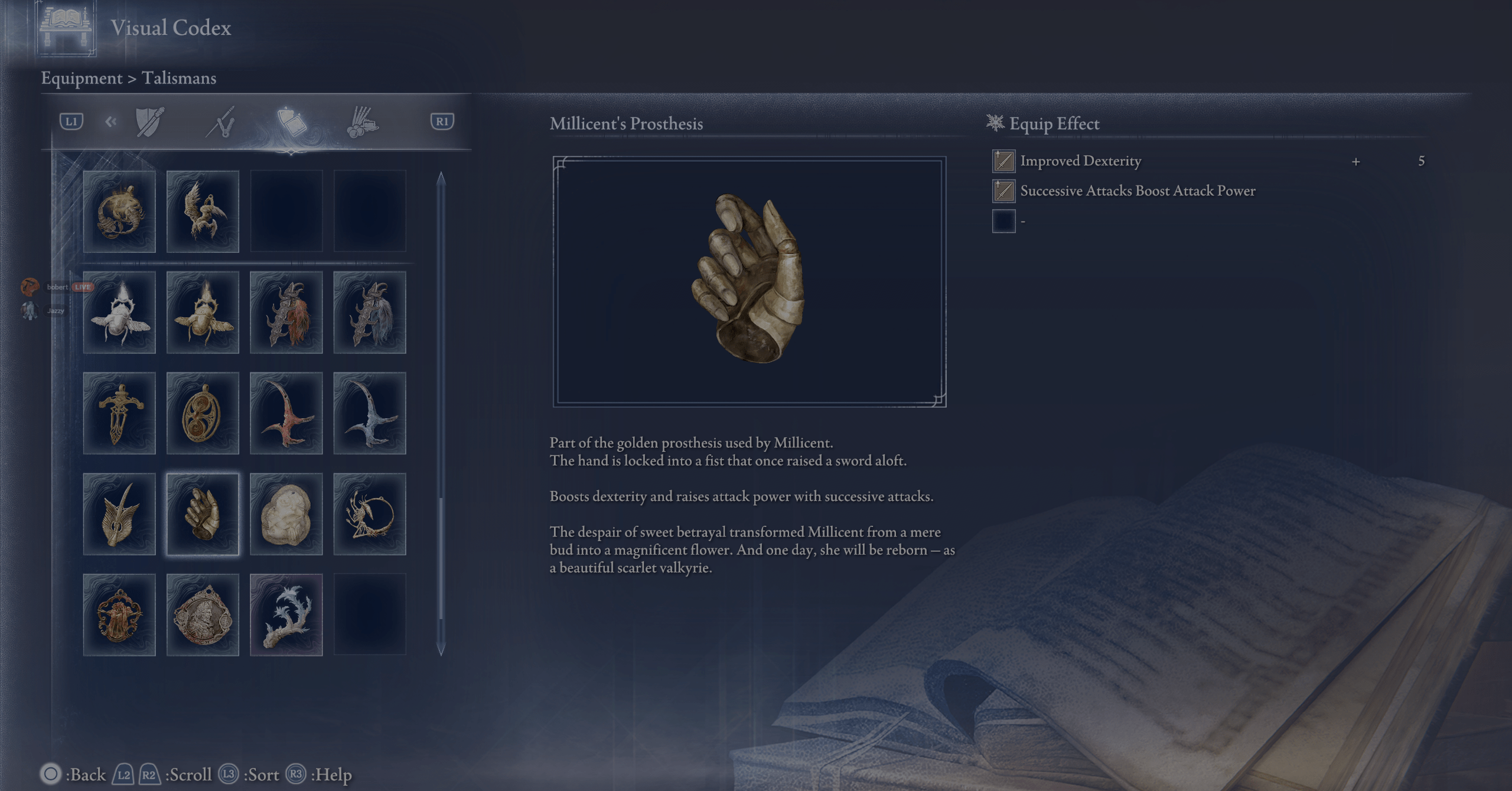Switch to the shield and staff category tab
The height and width of the screenshot is (791, 1512).
[x=149, y=122]
